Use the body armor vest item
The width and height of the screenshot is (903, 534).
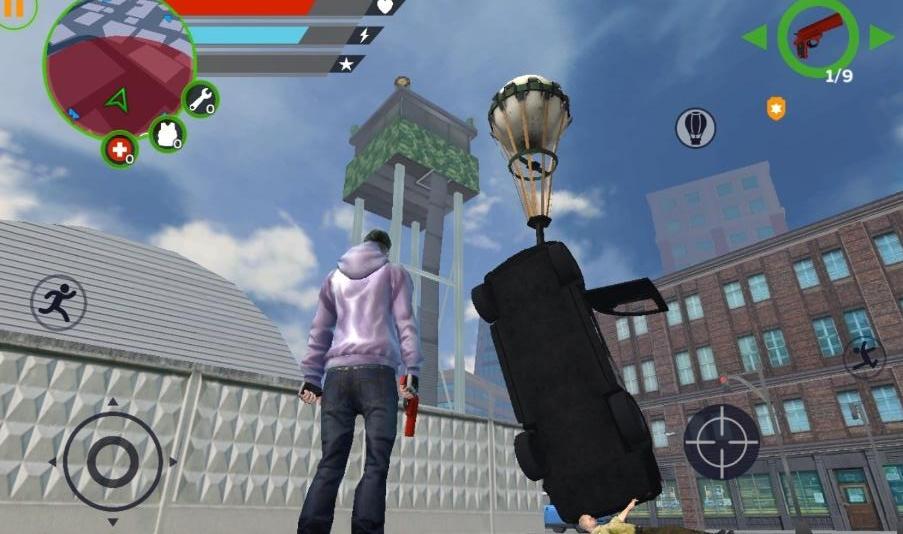167,133
